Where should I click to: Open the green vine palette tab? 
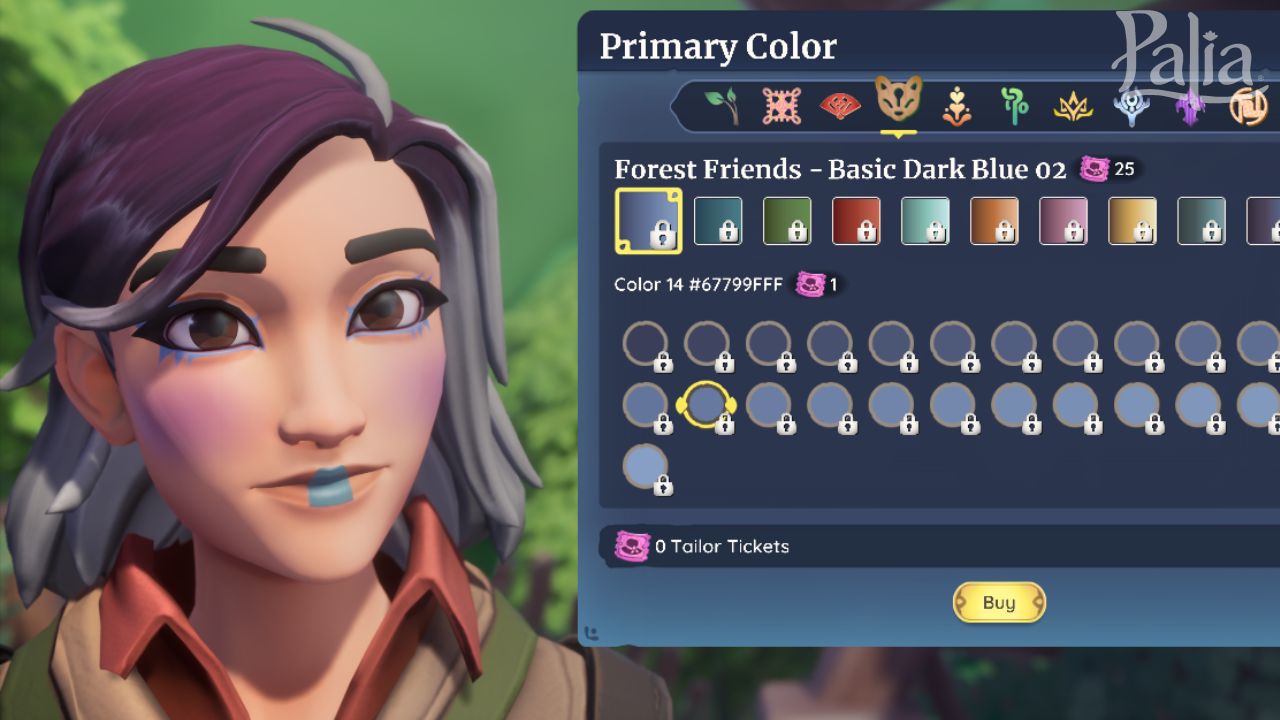(1015, 105)
